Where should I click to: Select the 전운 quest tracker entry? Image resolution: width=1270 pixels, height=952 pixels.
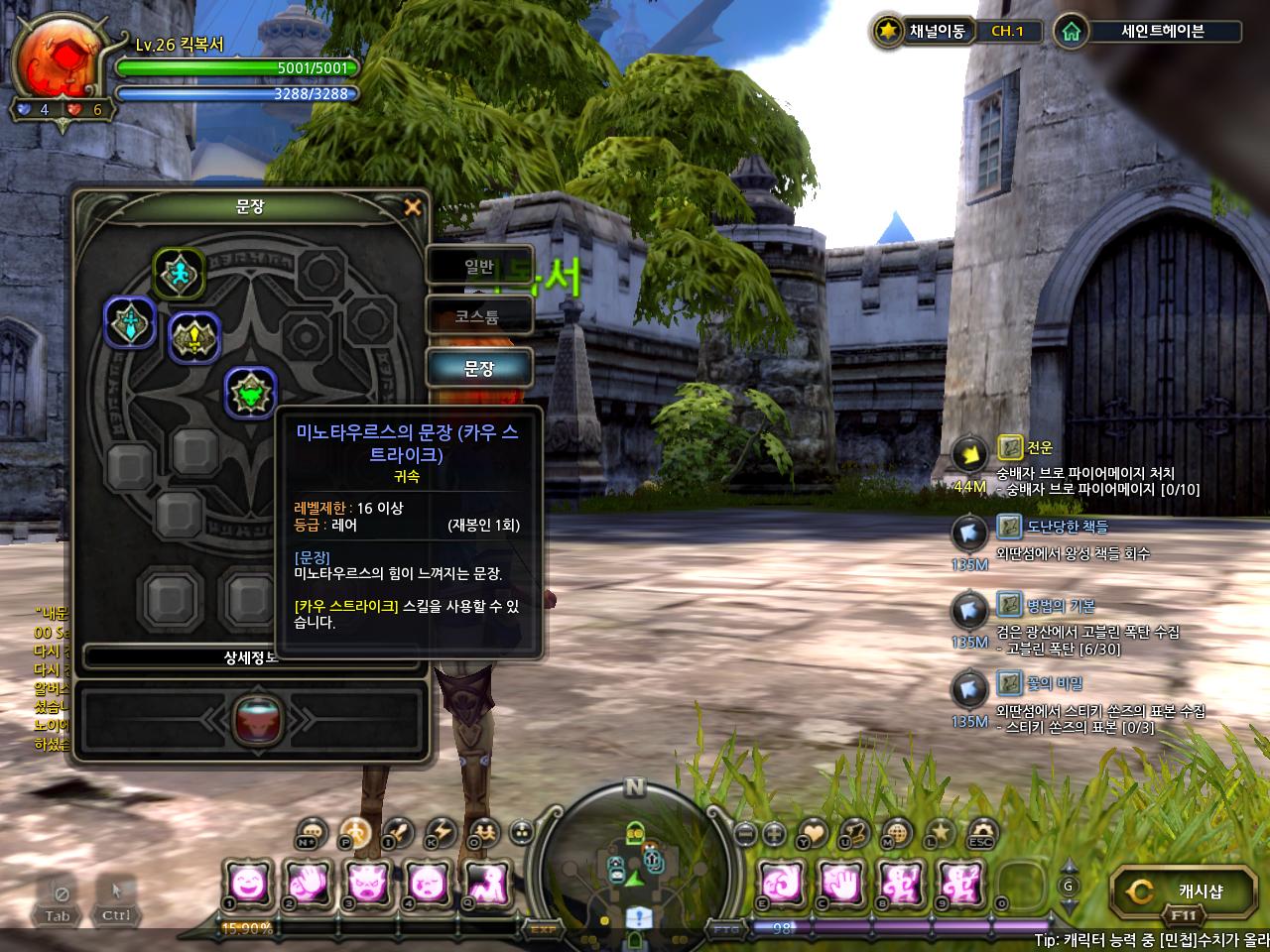[1040, 448]
